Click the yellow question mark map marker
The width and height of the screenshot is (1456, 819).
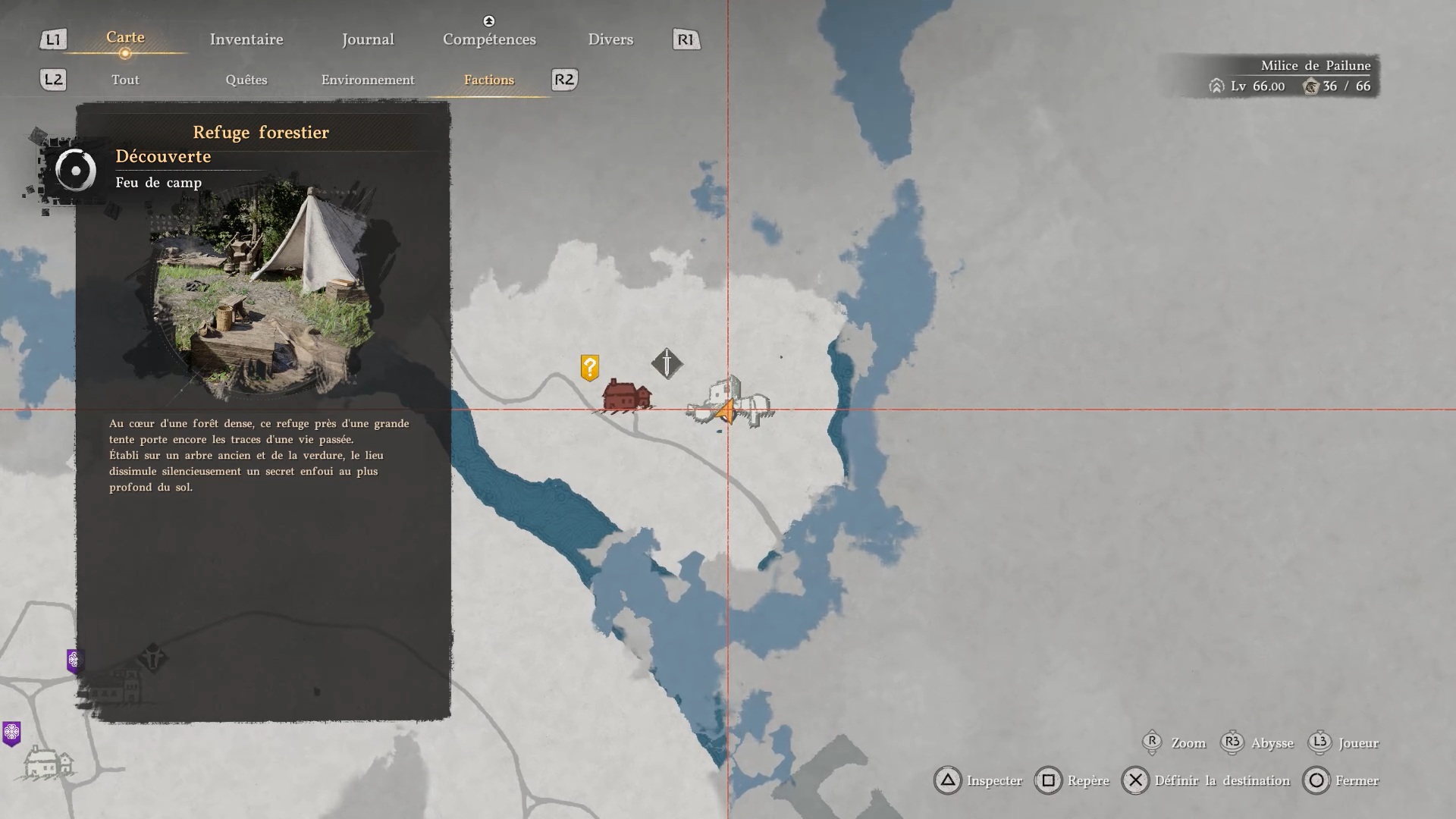[x=590, y=368]
